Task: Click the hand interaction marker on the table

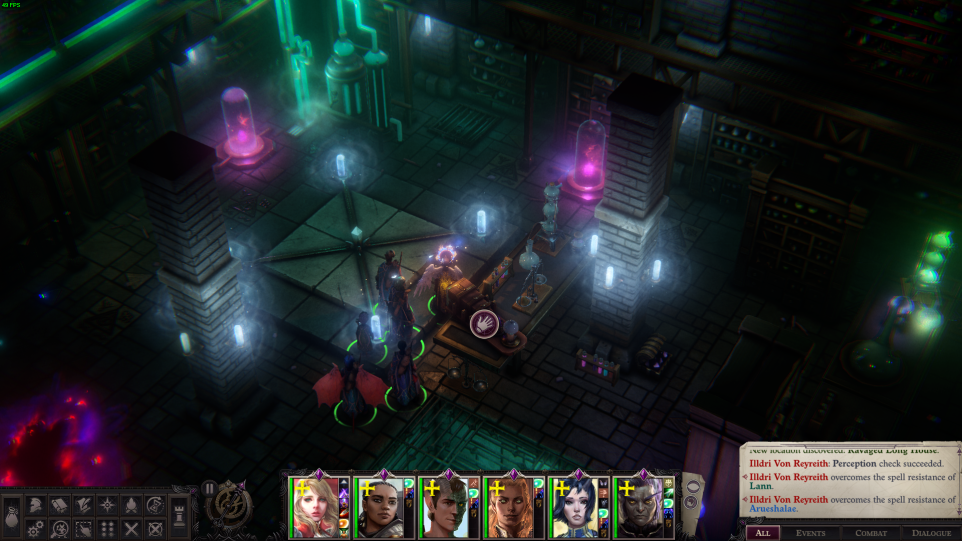Action: tap(485, 322)
